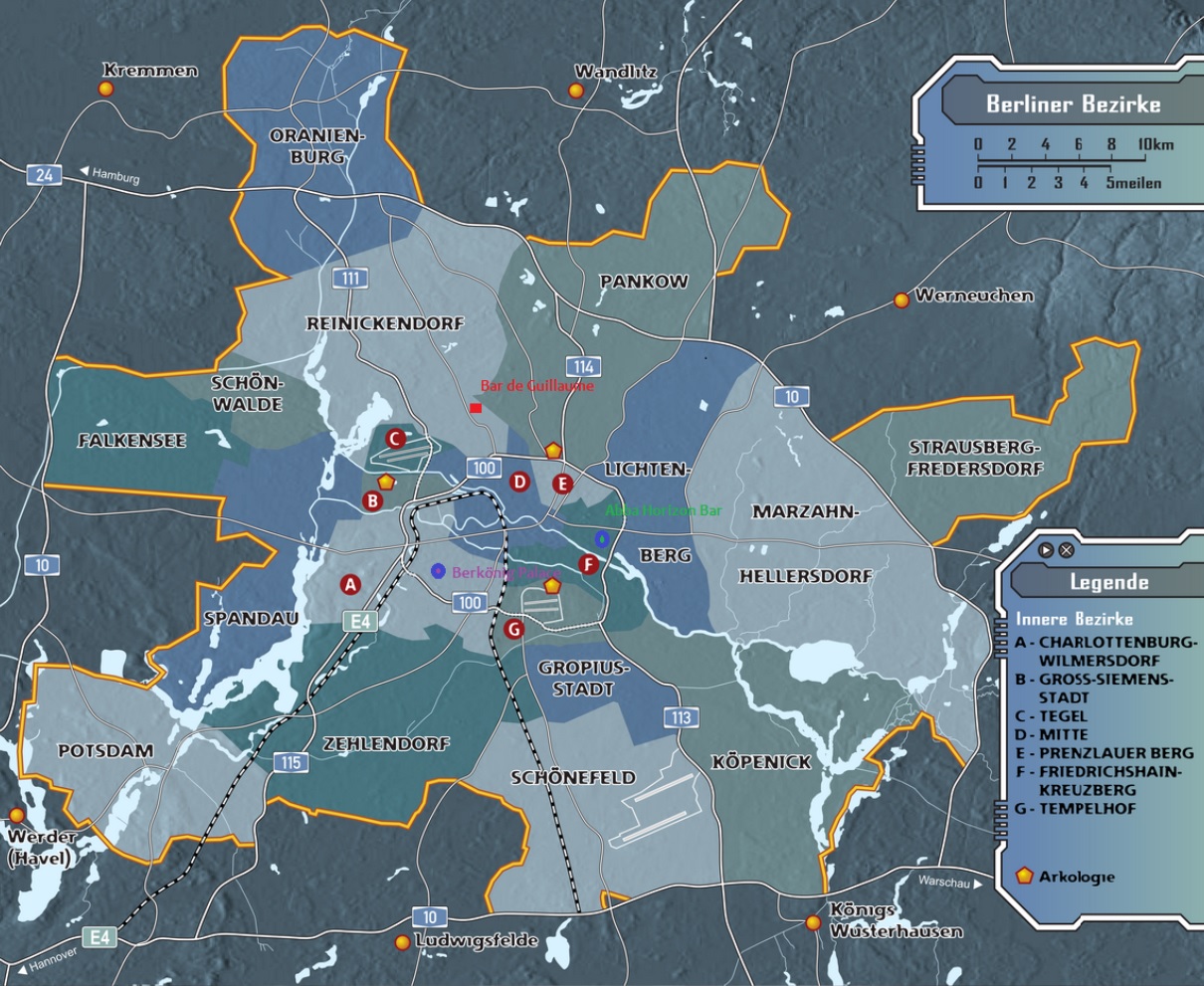Click the play arrow button above Legende
The height and width of the screenshot is (986, 1204).
point(1046,550)
